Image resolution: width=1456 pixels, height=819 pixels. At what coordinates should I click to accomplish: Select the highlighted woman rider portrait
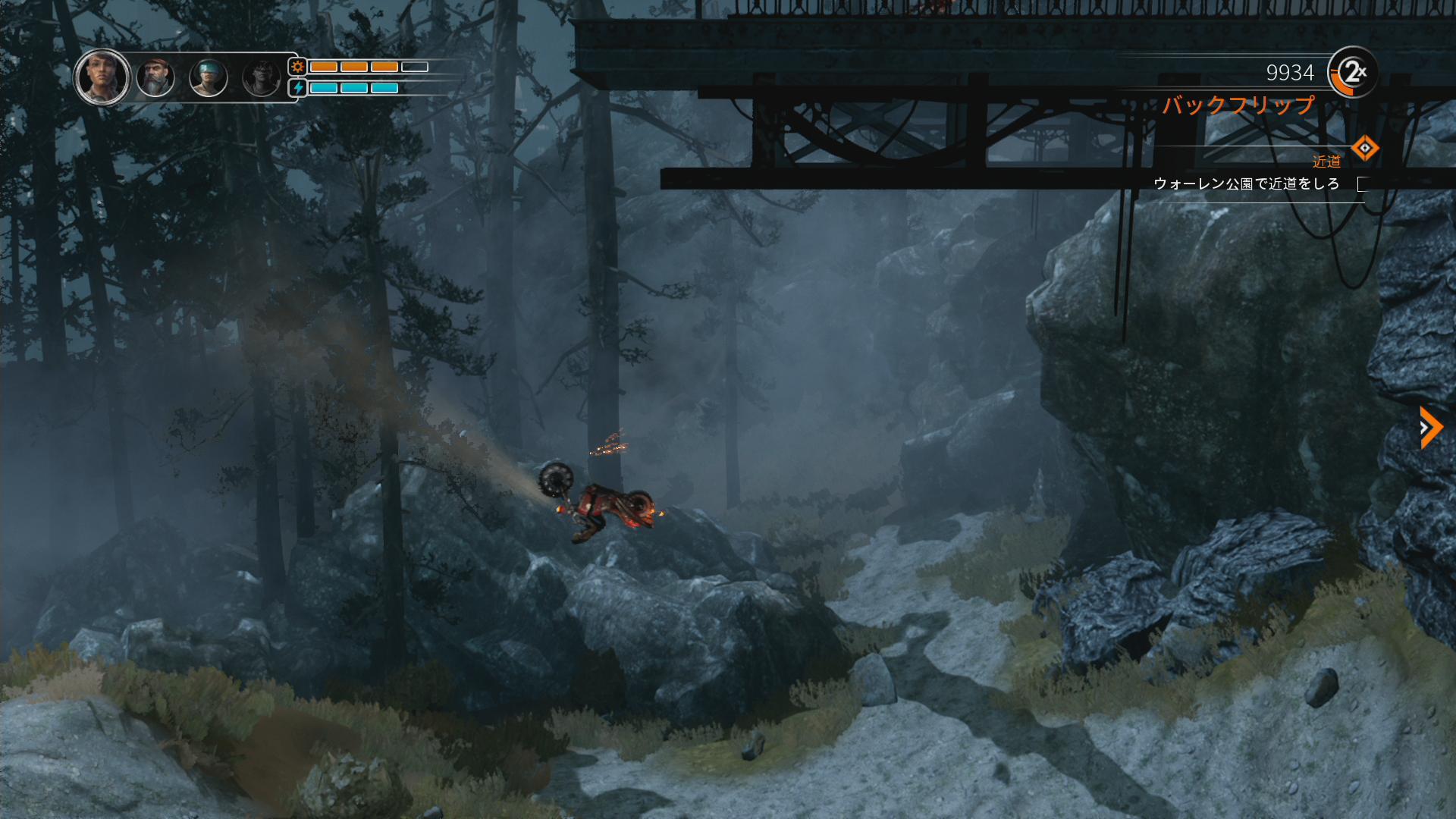tap(102, 77)
